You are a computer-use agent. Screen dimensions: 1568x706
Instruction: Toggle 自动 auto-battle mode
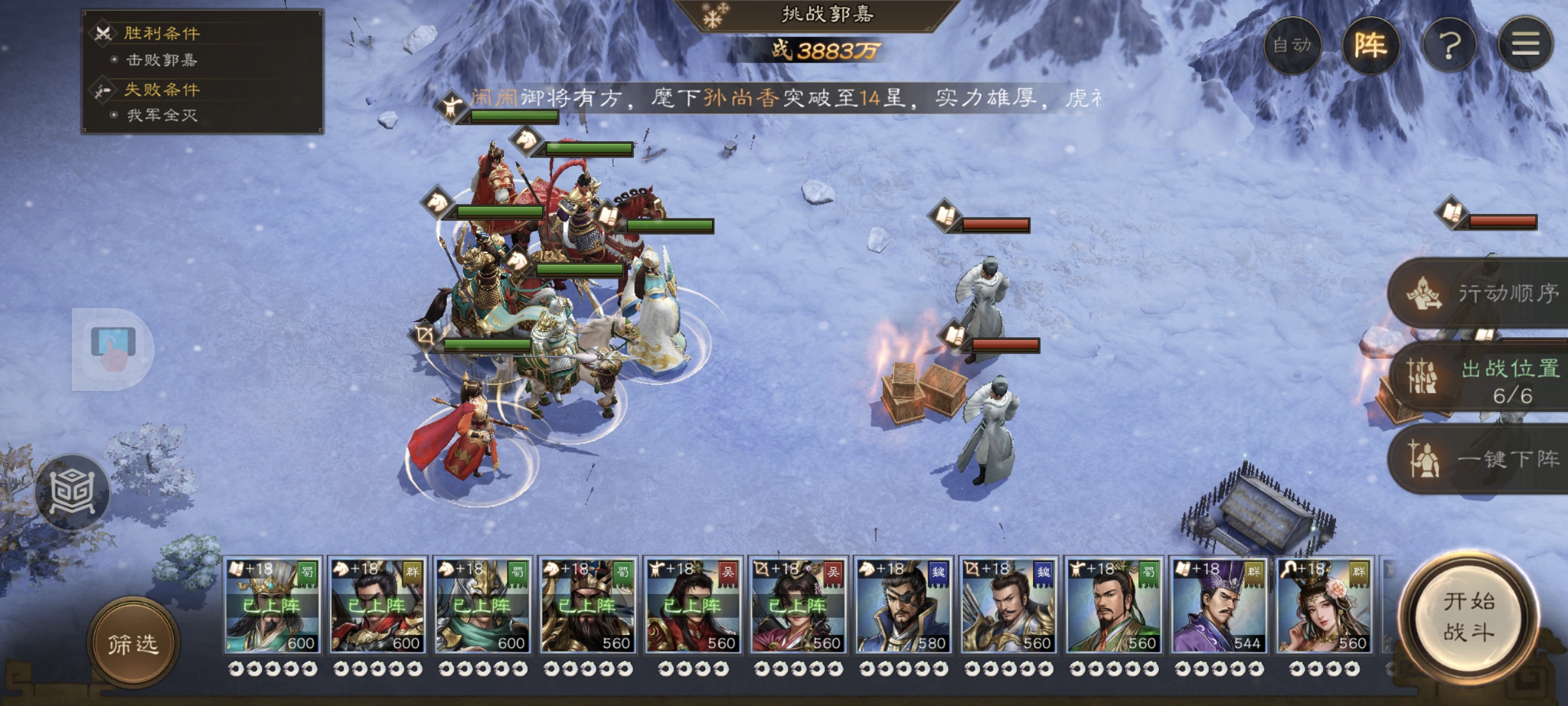tap(1292, 45)
